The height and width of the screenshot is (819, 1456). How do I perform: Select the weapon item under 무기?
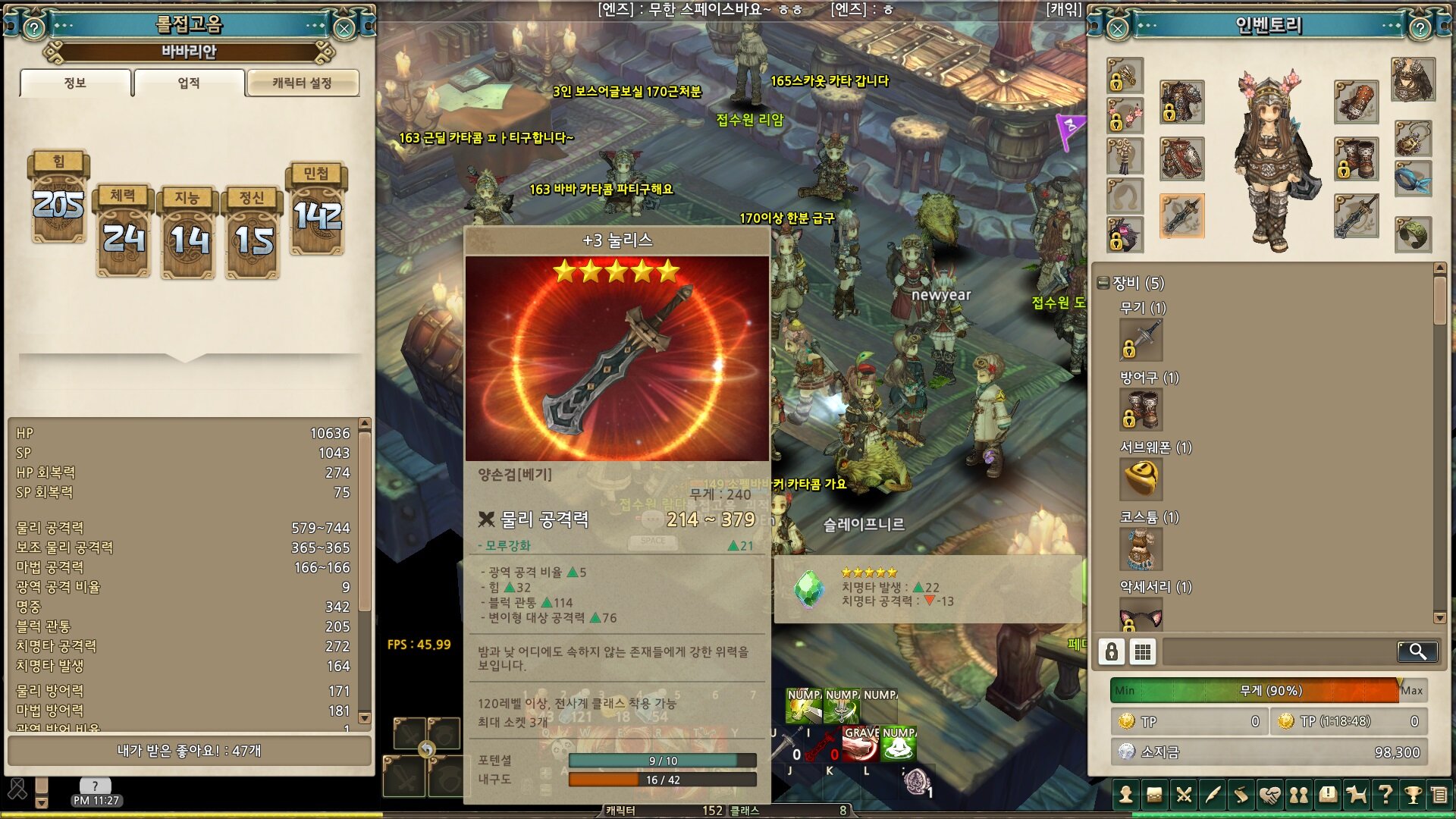(x=1141, y=340)
